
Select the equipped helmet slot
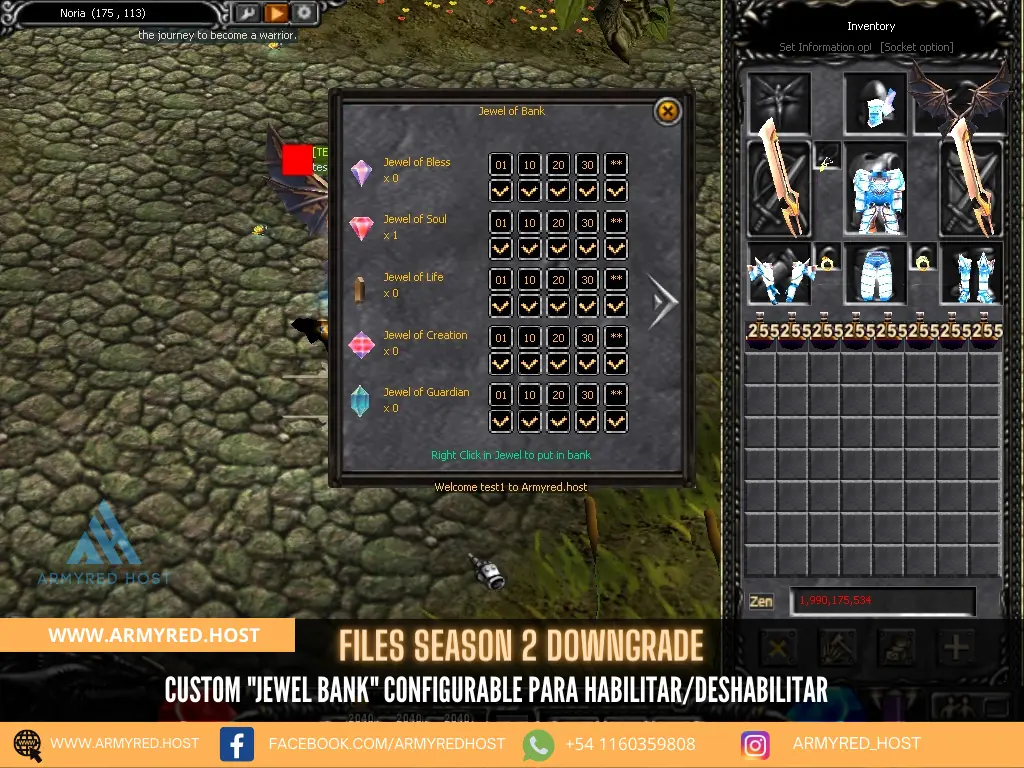click(876, 103)
